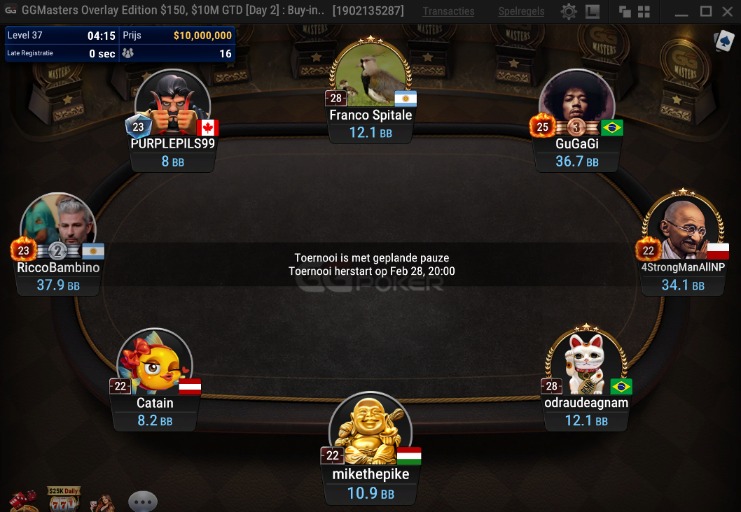Screen dimensions: 741x512
Task: Minimize the poker table window
Action: point(681,11)
